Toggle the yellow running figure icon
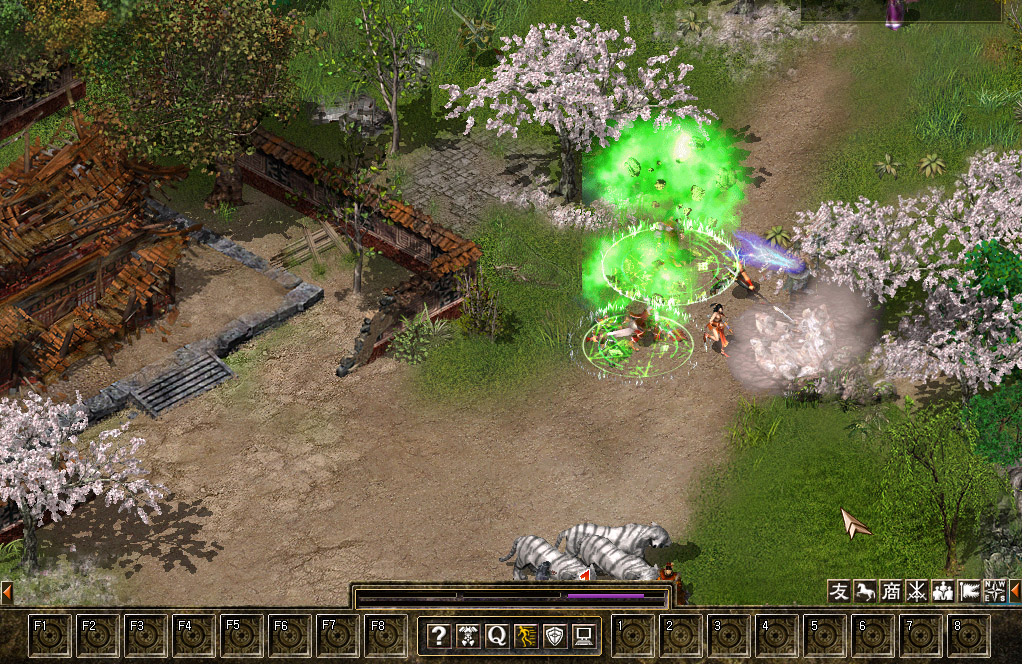1024x664 pixels. point(525,635)
